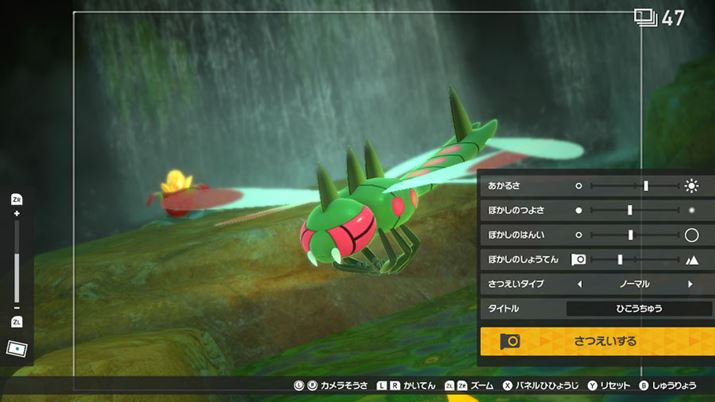Click the さつえいする capture button
Image resolution: width=715 pixels, height=402 pixels.
tap(597, 341)
